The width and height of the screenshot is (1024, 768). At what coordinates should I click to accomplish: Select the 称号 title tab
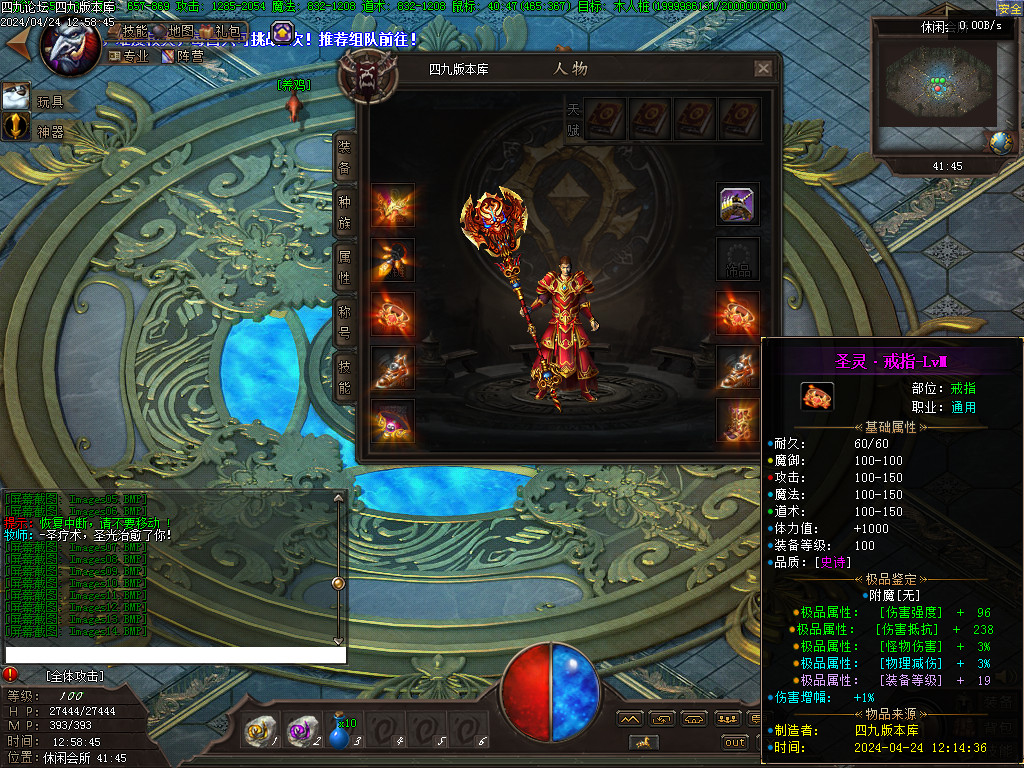click(344, 319)
